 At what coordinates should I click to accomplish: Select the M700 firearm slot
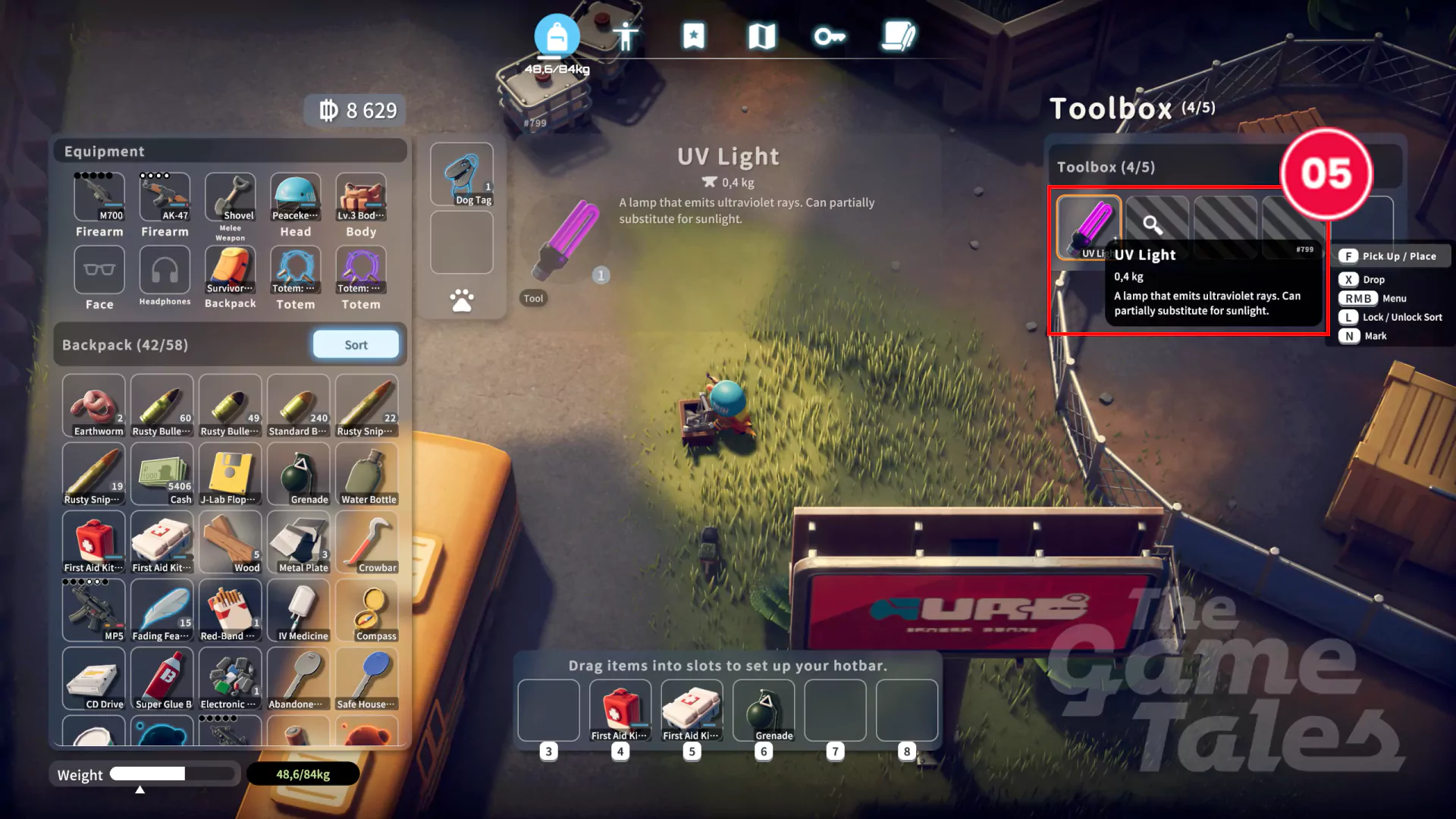99,197
